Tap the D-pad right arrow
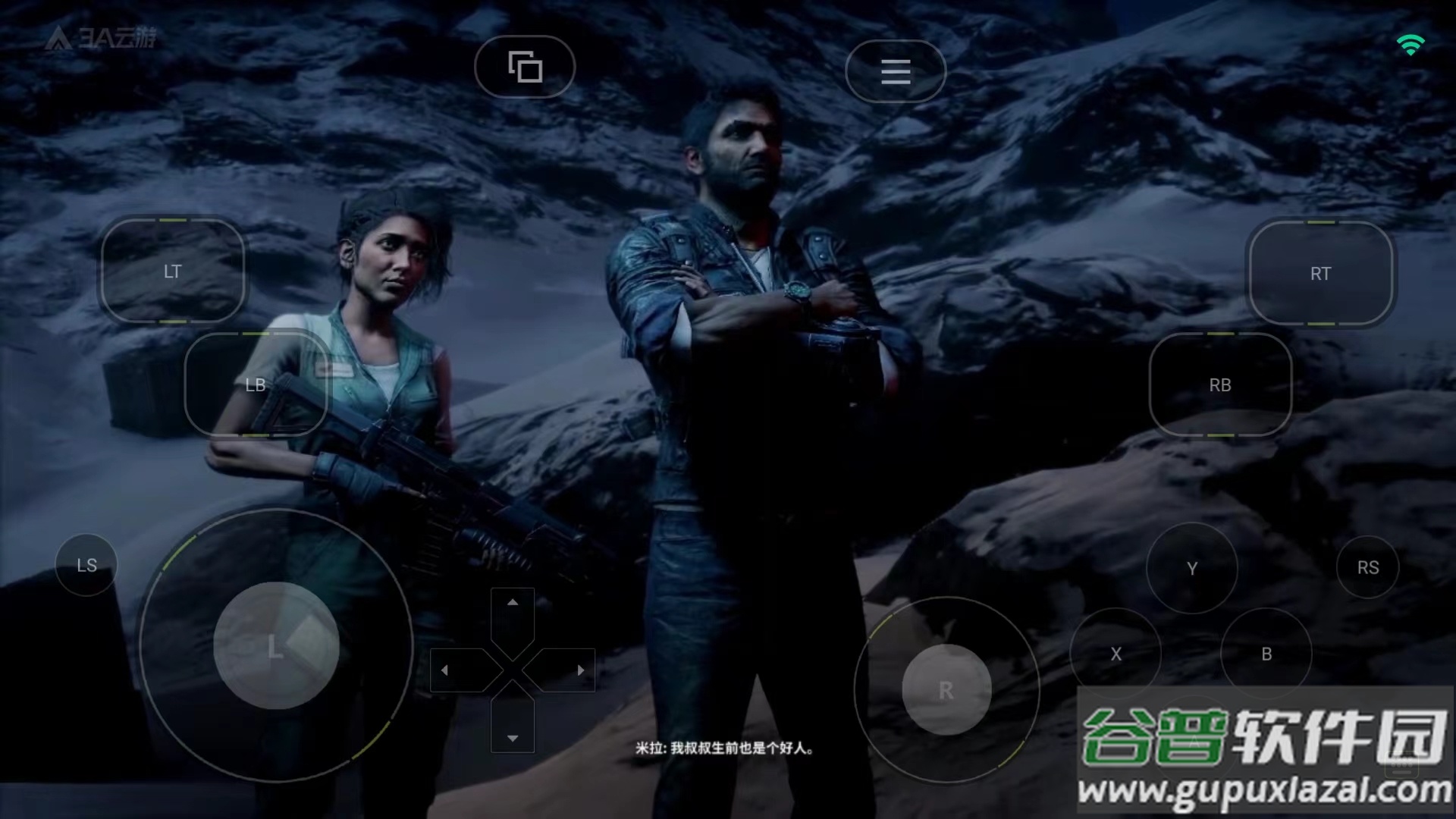1456x819 pixels. (x=580, y=670)
